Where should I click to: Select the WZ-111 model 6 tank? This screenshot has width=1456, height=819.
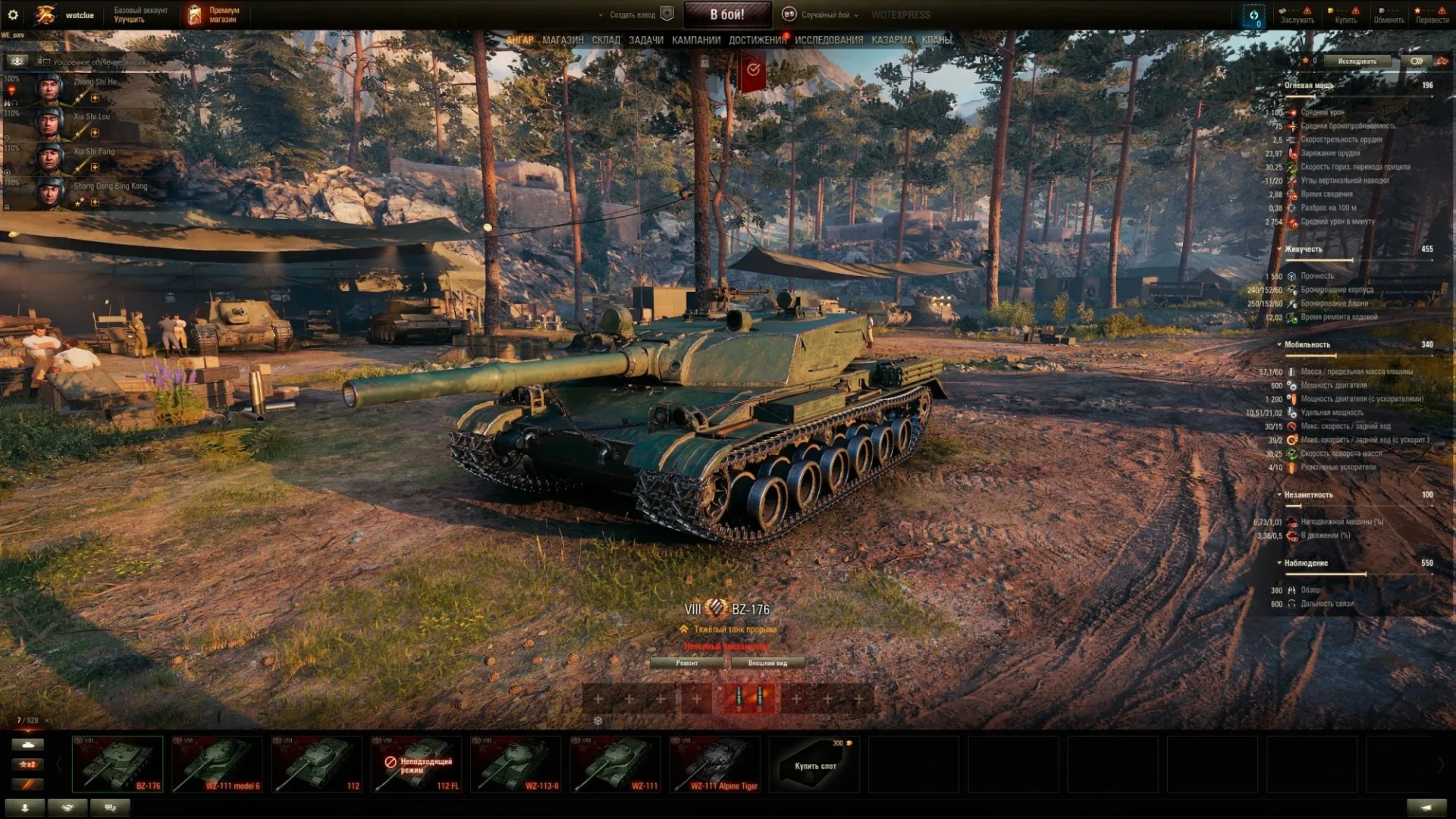pyautogui.click(x=217, y=764)
